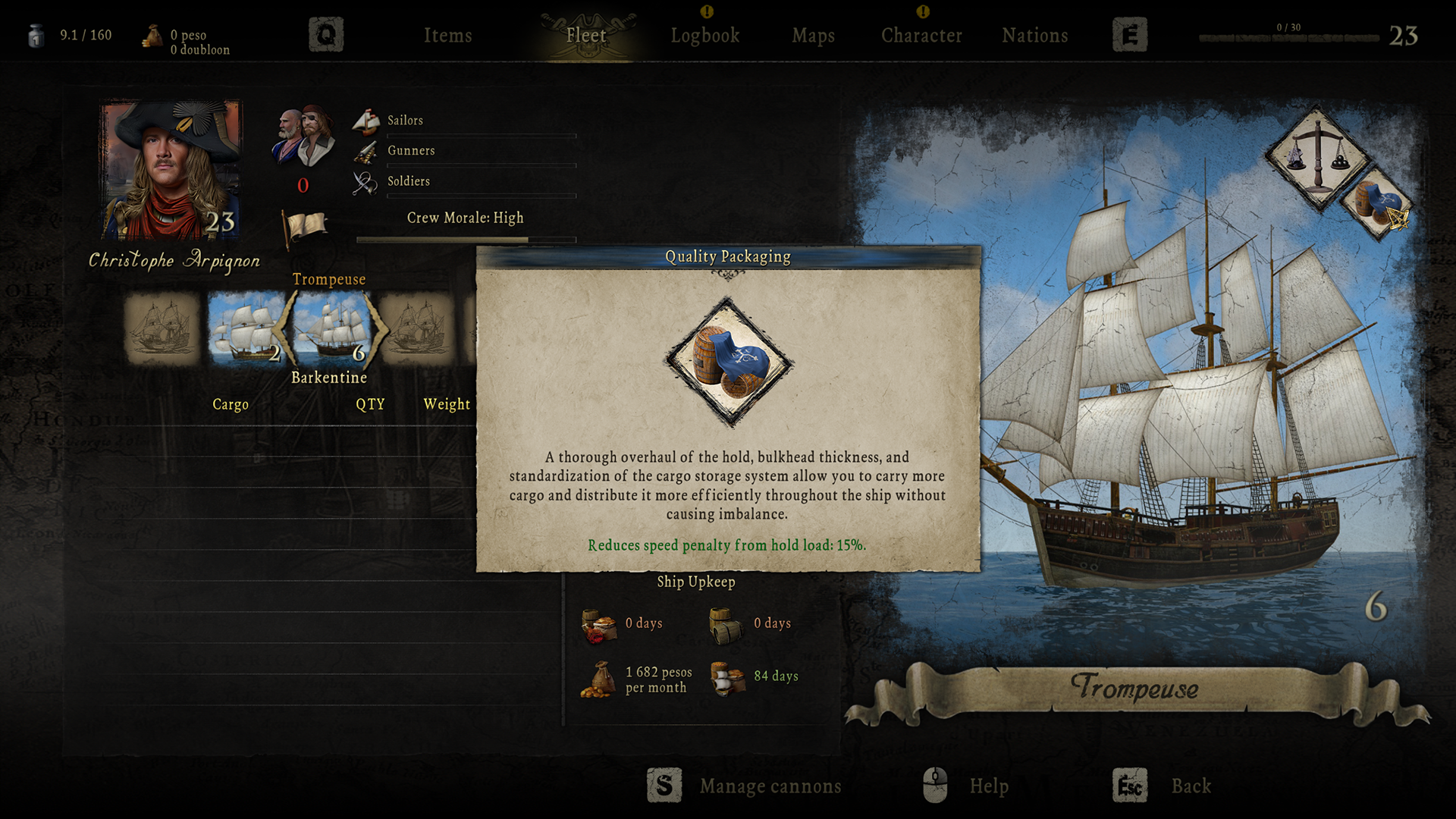Viewport: 1456px width, 819px height.
Task: Select the Quality Packaging barrel icon
Action: tap(1377, 203)
